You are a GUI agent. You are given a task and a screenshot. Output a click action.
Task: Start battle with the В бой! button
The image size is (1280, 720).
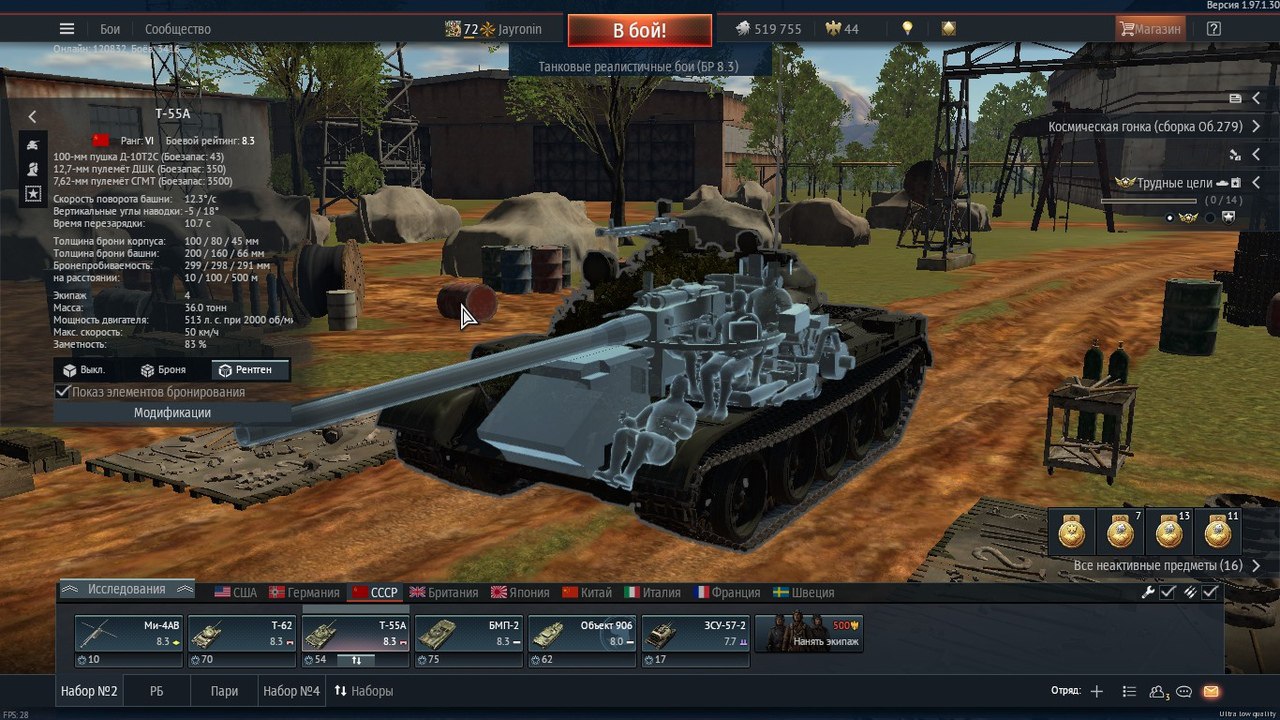(640, 30)
